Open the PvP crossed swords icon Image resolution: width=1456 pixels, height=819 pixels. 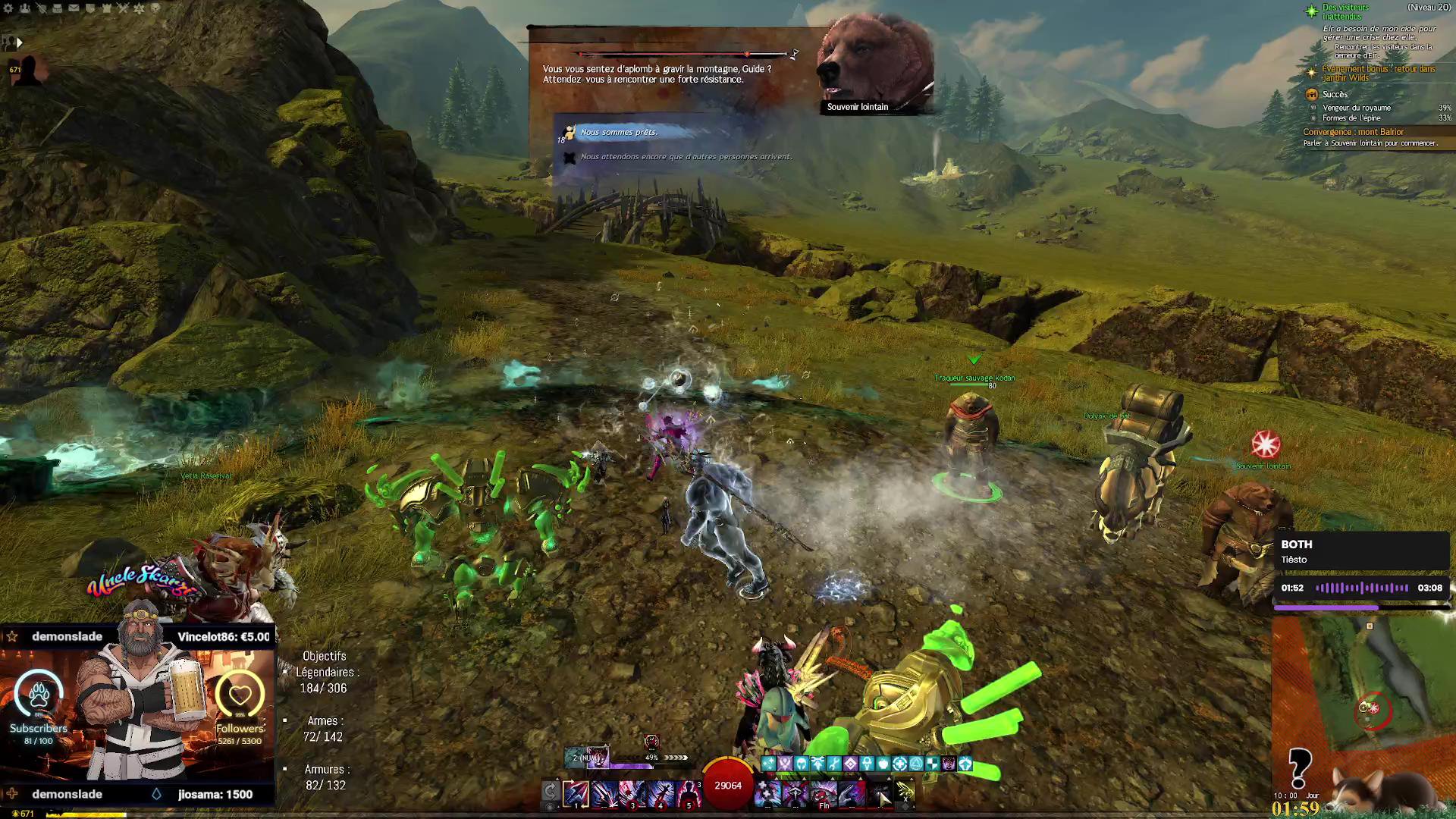123,8
